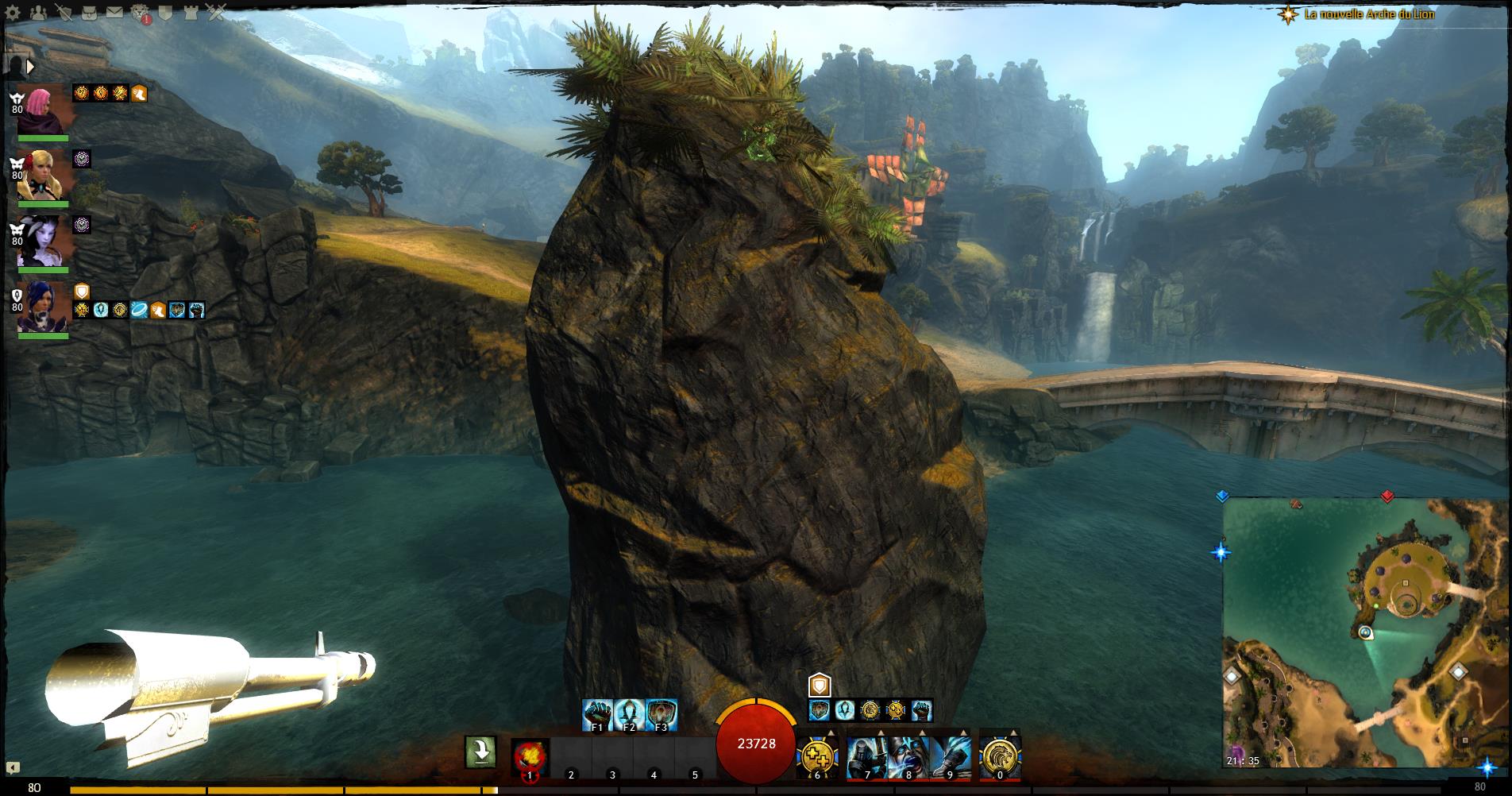
Task: Expand the party panel arrow
Action: [x=31, y=66]
